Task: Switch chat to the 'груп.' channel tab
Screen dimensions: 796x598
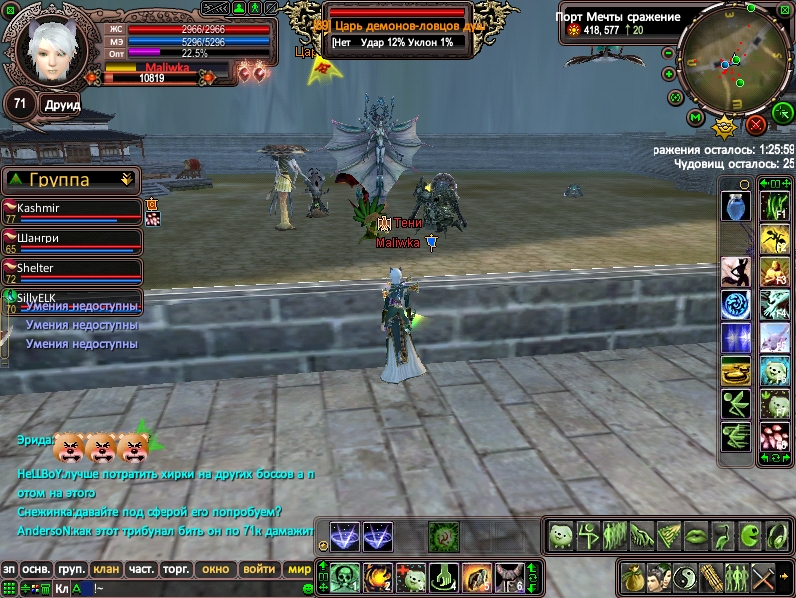Action: [71, 569]
